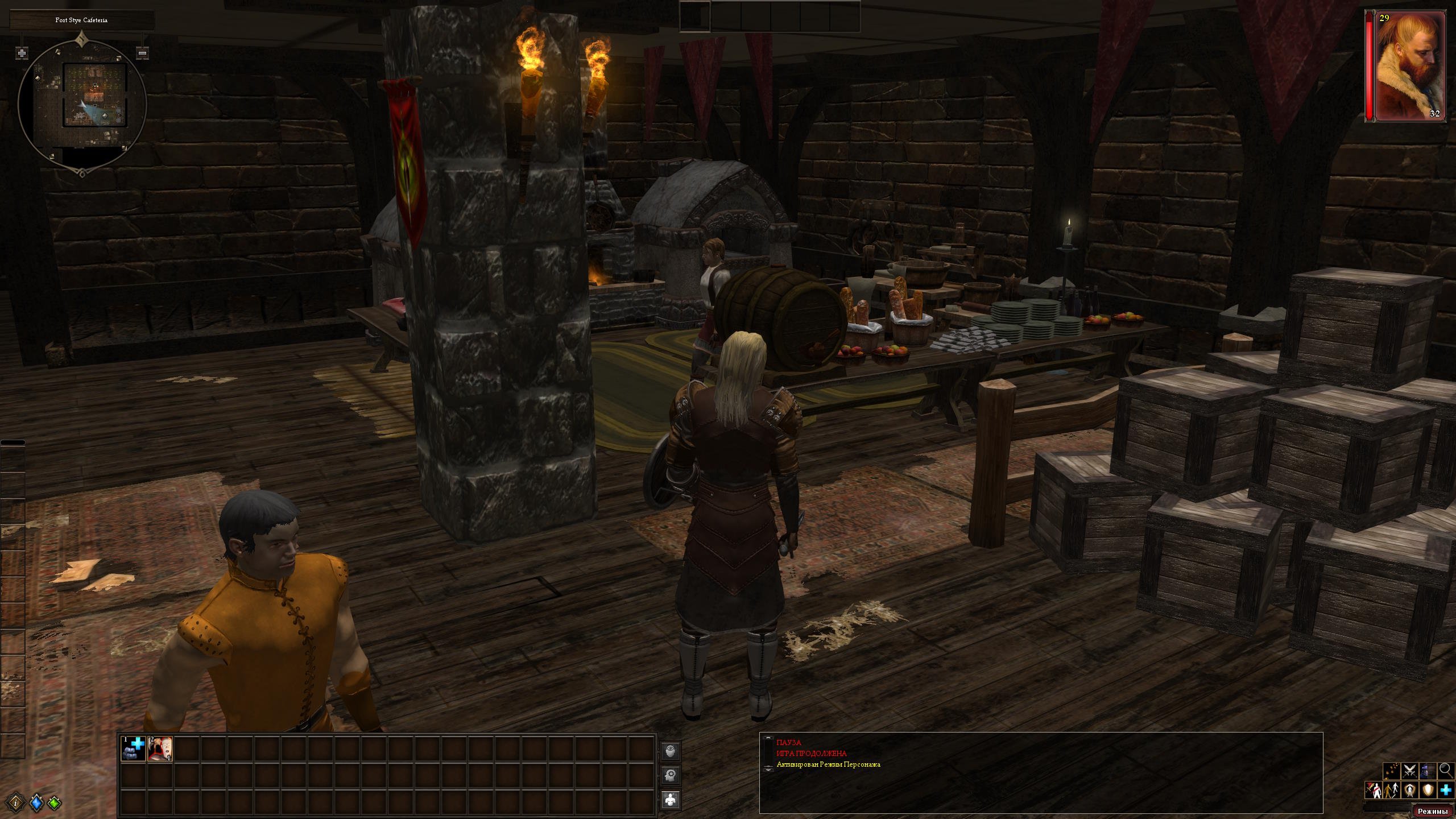Click the green diamond gem icon
This screenshot has height=819, width=1456.
[55, 803]
